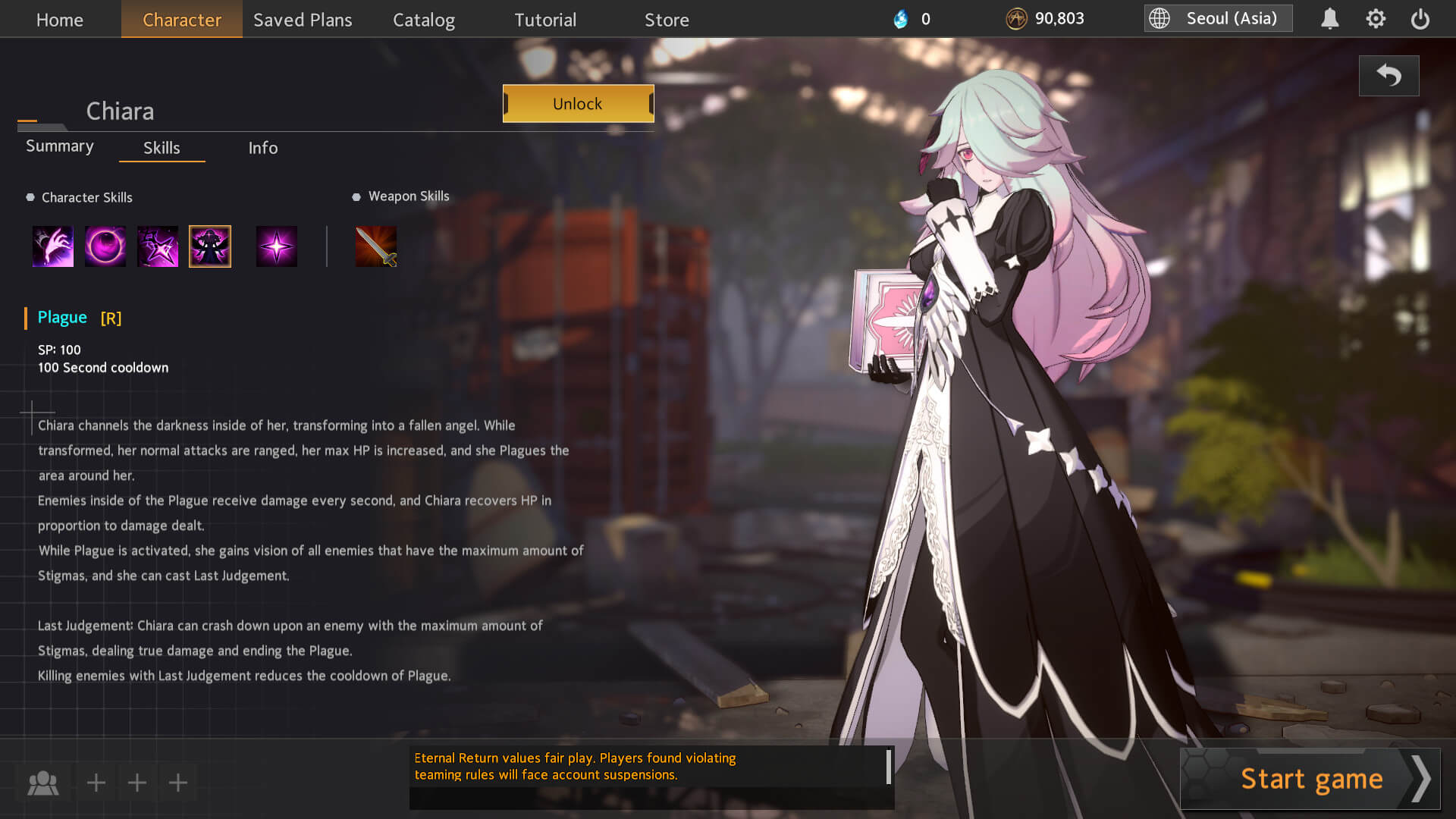Start game with the bottom-right button
This screenshot has width=1456, height=819.
pyautogui.click(x=1310, y=779)
